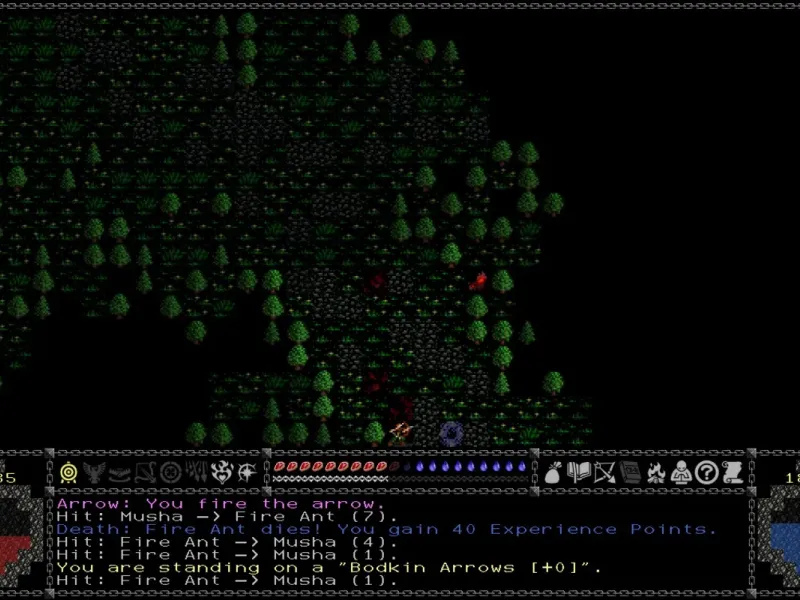The image size is (800, 600).
Task: Use the triple arrows volley skill
Action: (x=197, y=472)
